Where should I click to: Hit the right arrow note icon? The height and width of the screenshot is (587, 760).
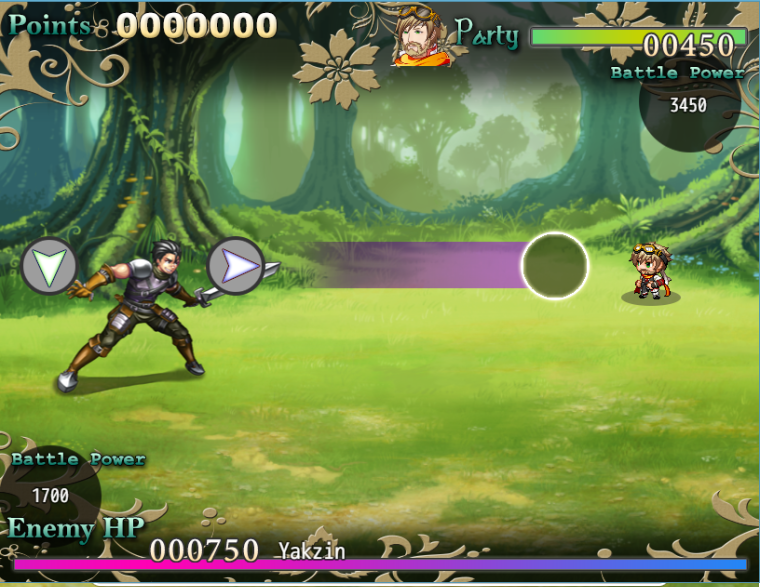point(235,265)
